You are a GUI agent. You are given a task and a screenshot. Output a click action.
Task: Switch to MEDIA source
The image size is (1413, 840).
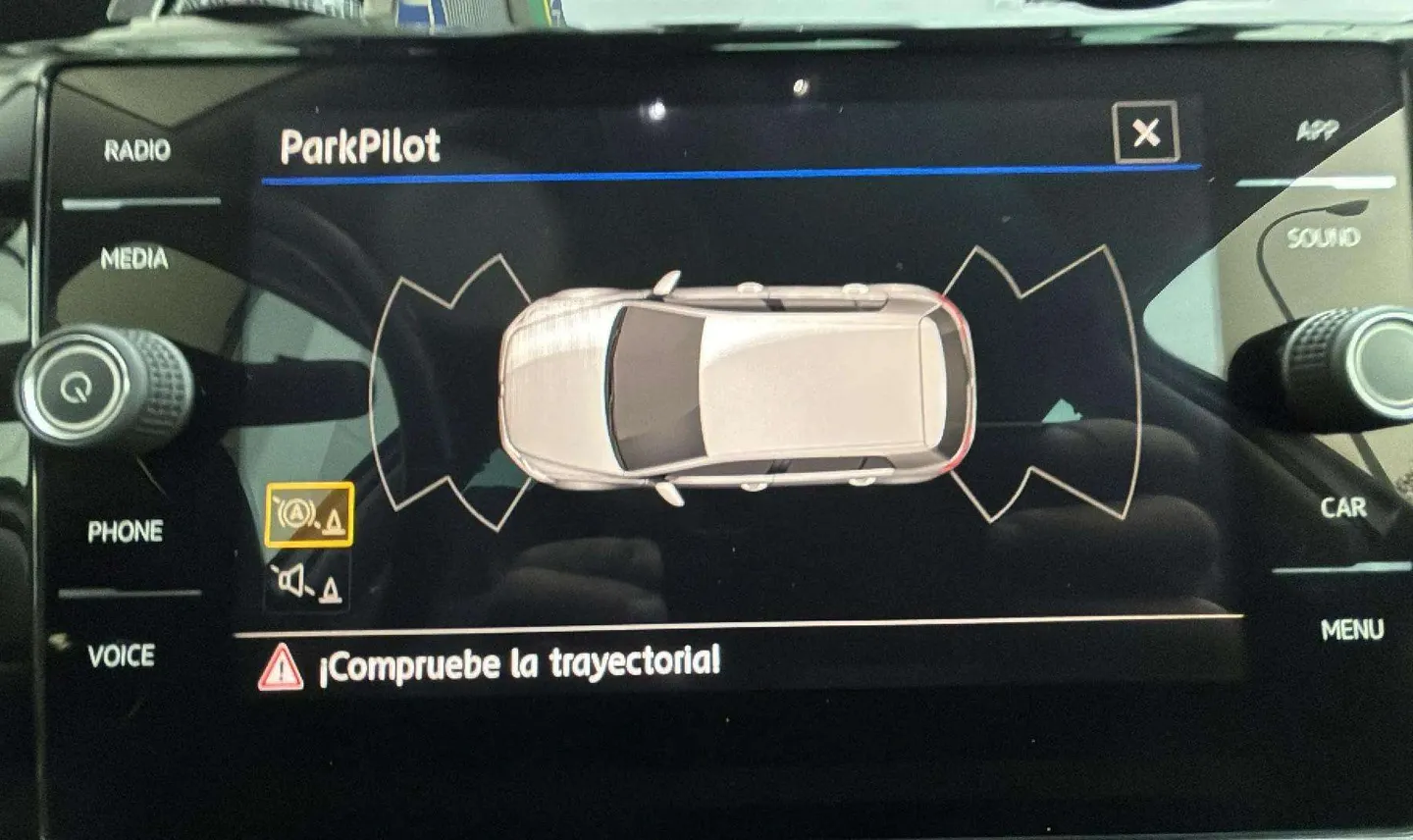point(134,259)
